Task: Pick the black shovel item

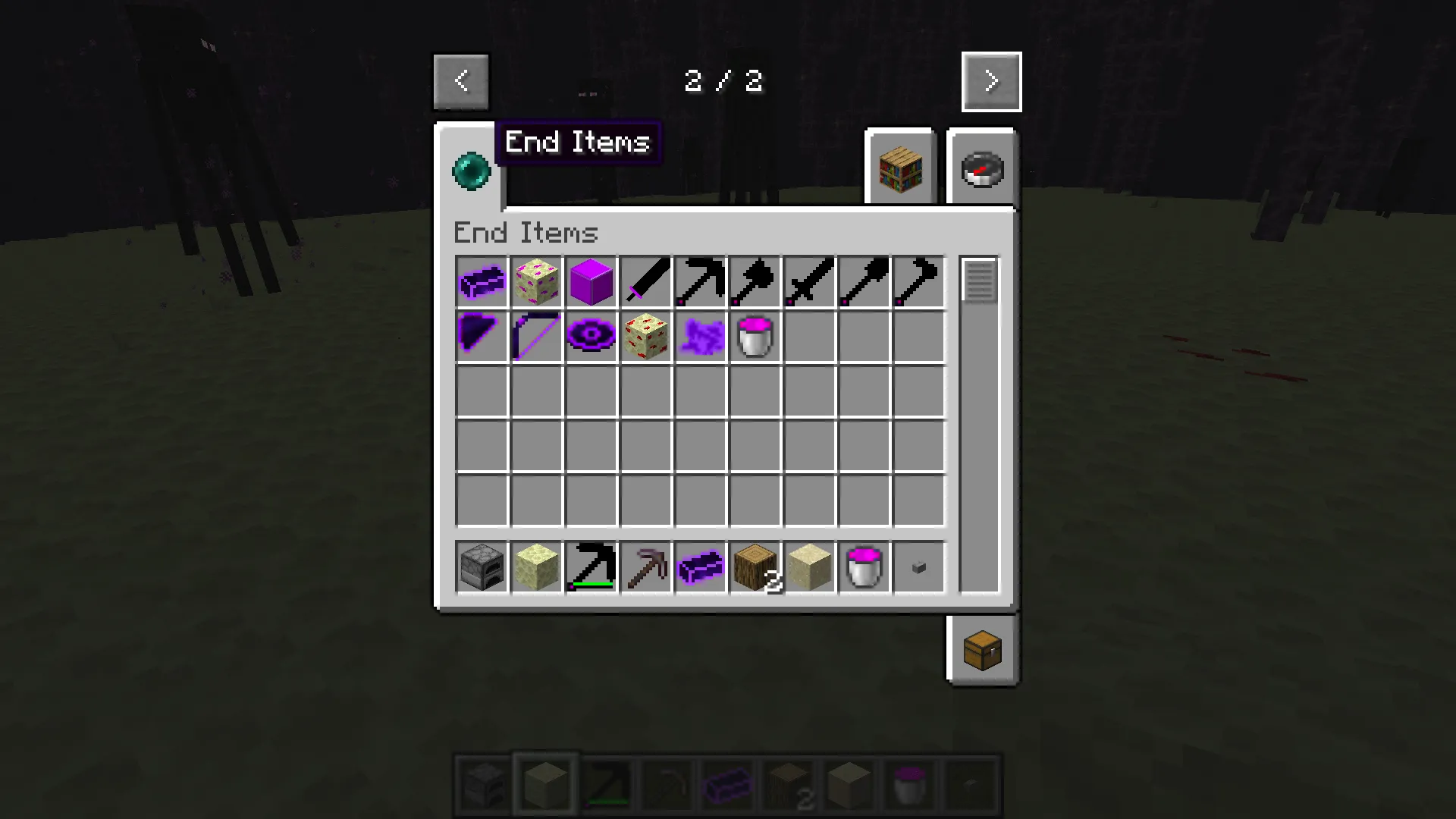Action: tap(863, 282)
